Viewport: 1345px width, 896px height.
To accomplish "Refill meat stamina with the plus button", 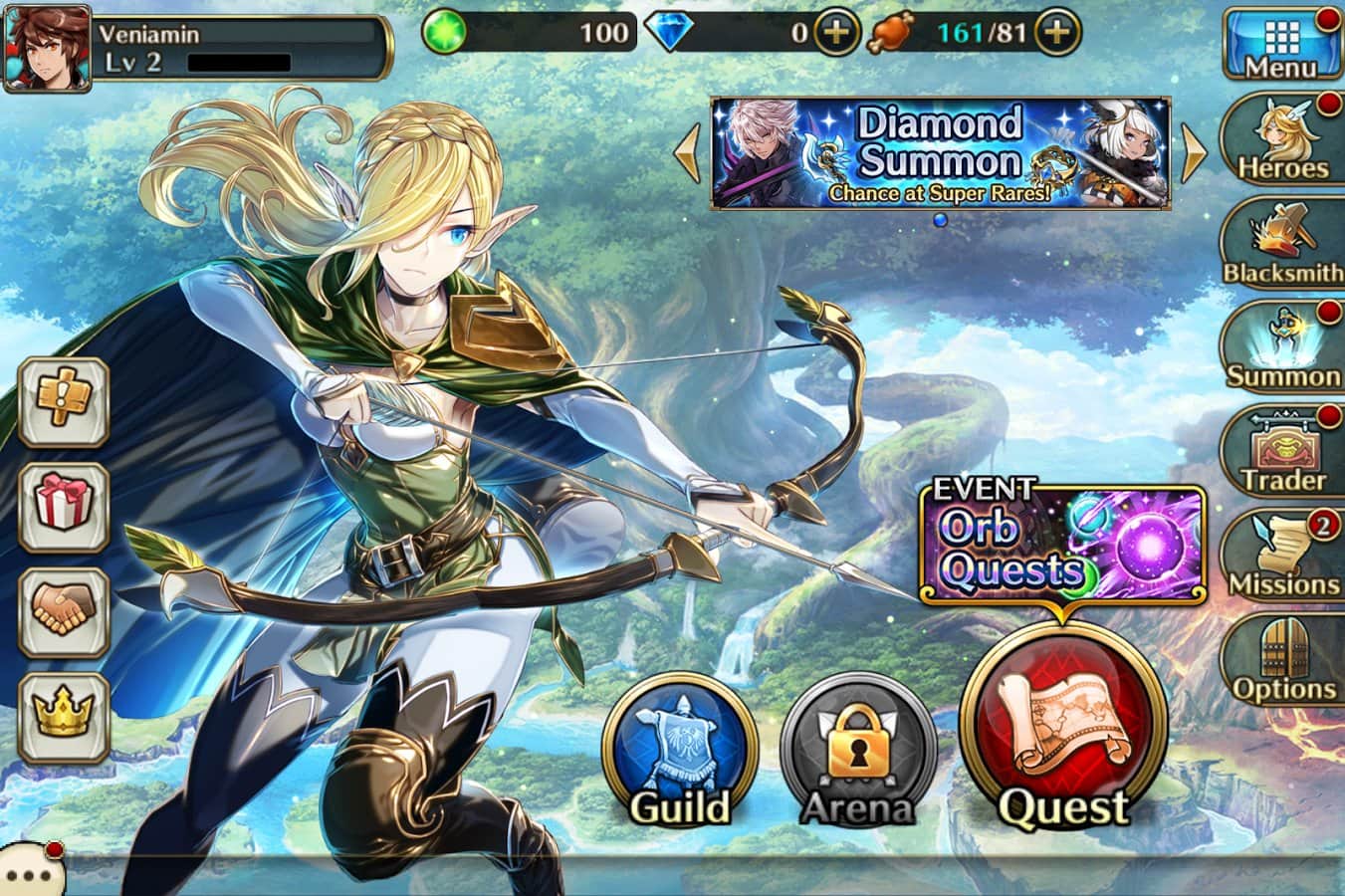I will pyautogui.click(x=1057, y=33).
